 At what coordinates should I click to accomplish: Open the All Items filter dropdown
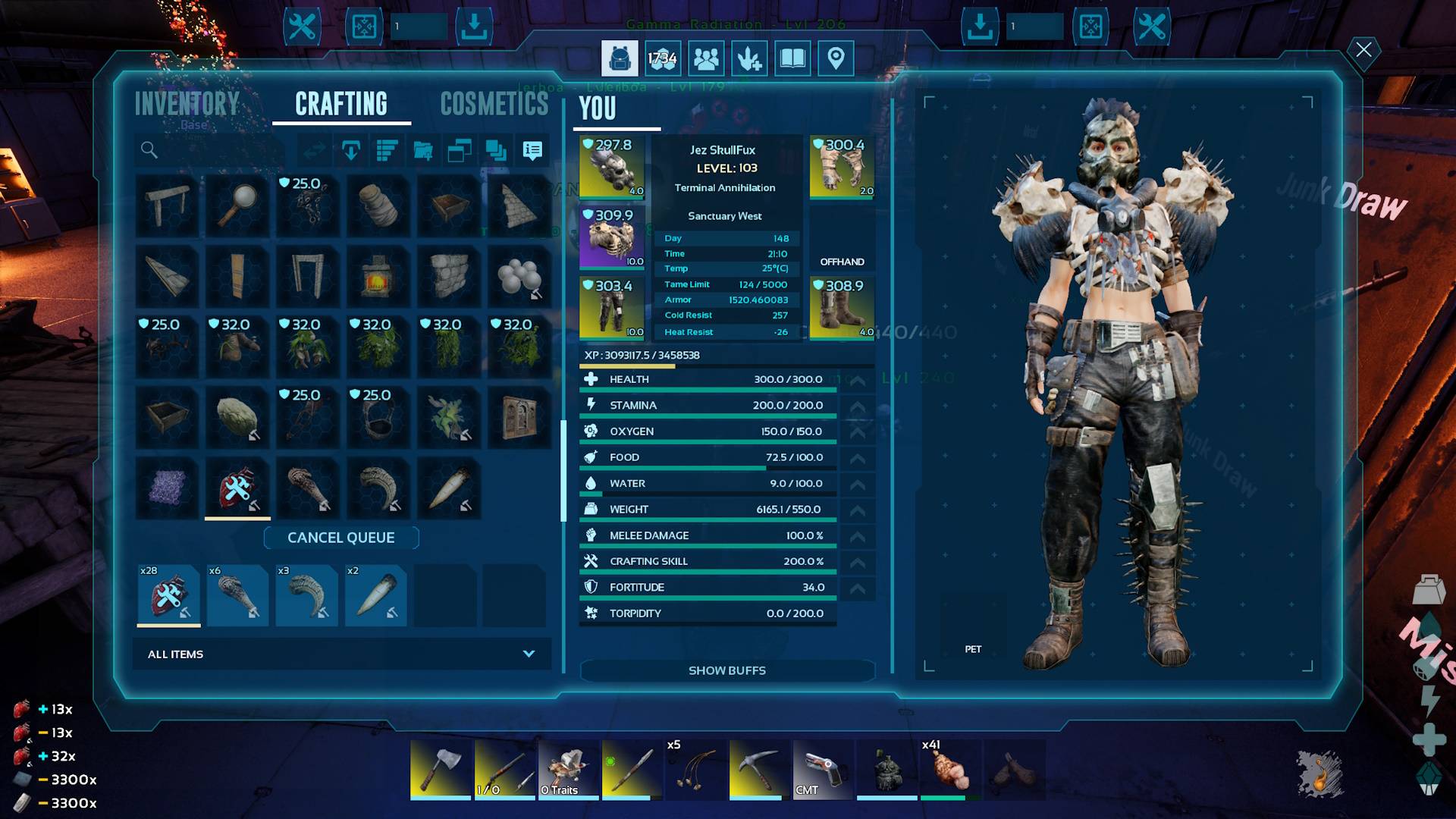(x=342, y=654)
